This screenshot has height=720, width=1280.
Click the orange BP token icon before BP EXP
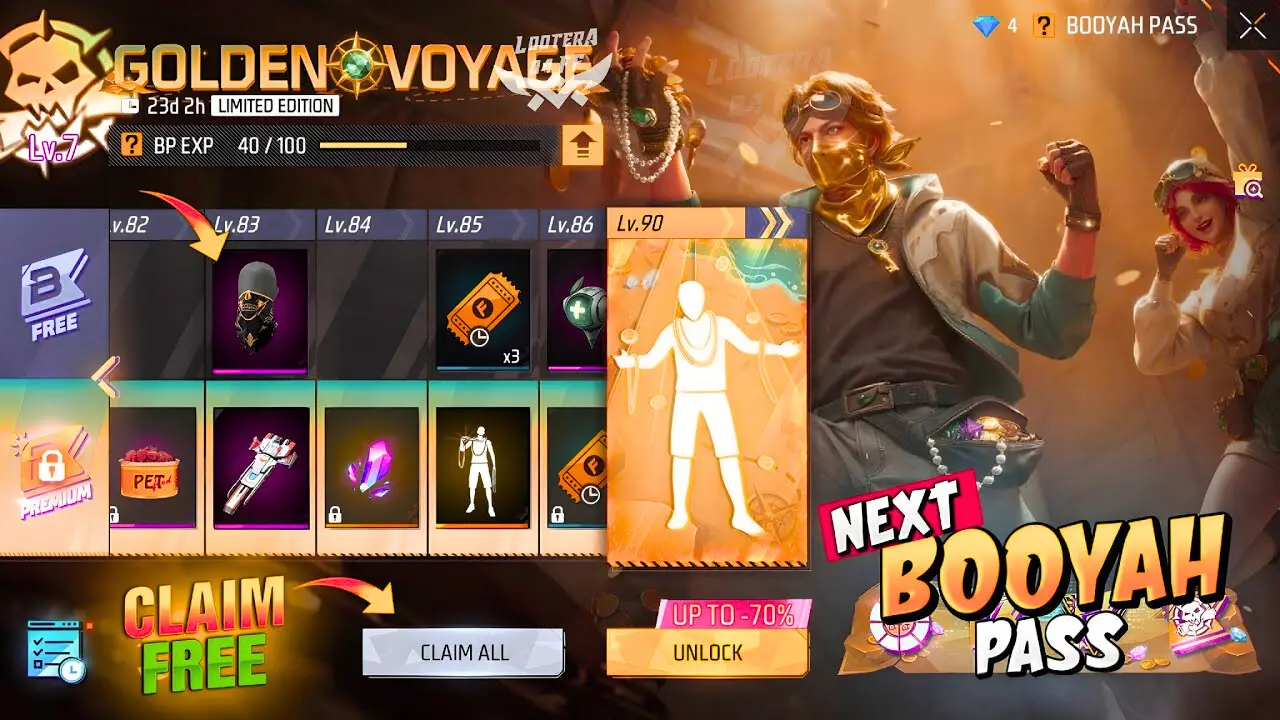click(131, 143)
